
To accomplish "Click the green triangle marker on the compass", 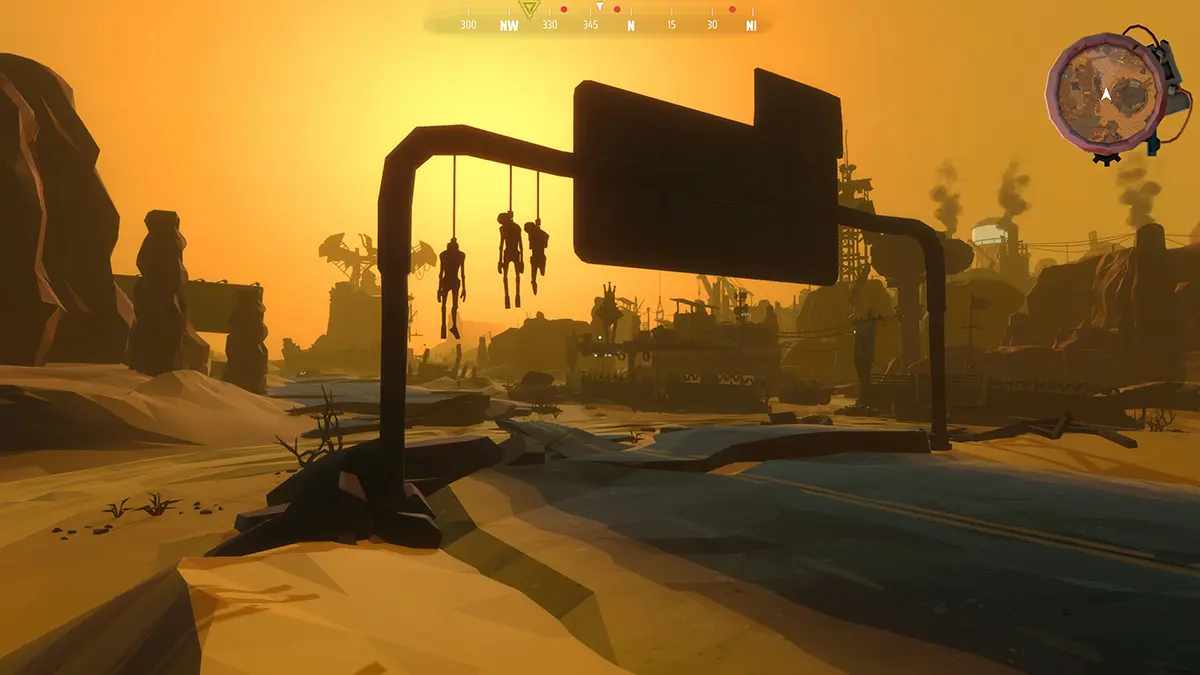I will tap(529, 8).
